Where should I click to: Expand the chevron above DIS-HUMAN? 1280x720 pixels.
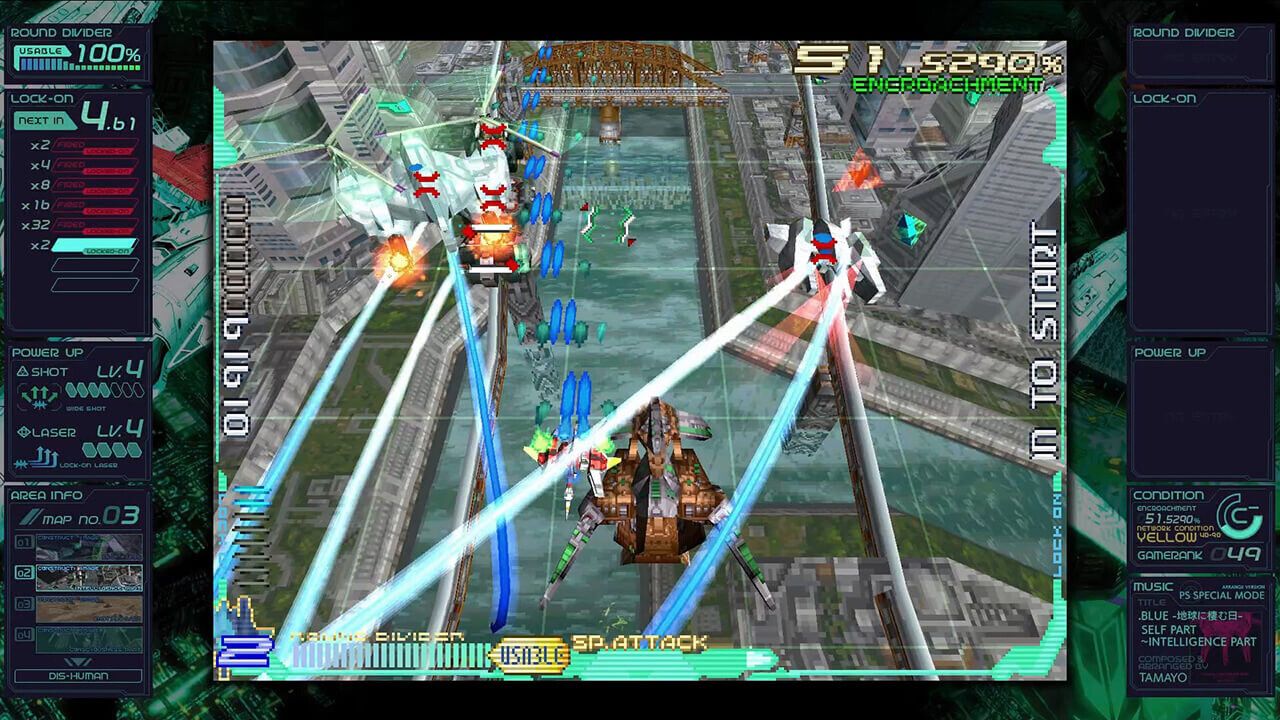[x=80, y=661]
